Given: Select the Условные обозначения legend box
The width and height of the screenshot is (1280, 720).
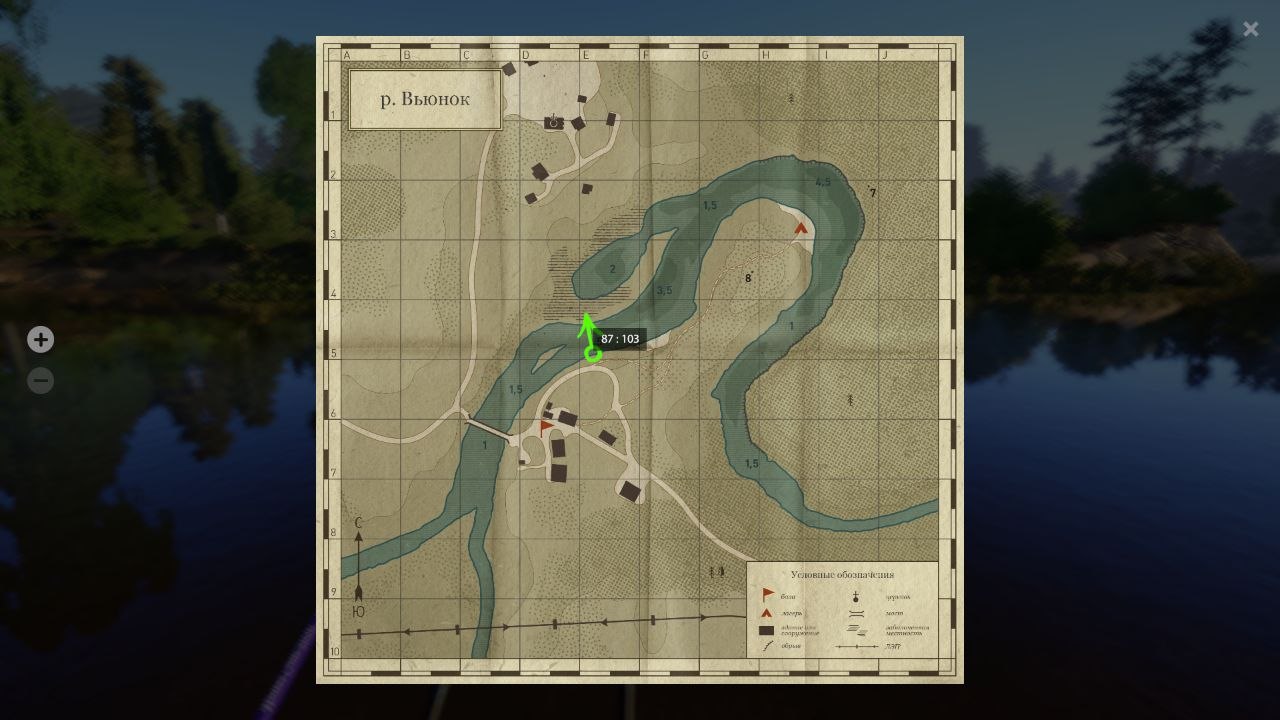Looking at the screenshot, I should (843, 608).
